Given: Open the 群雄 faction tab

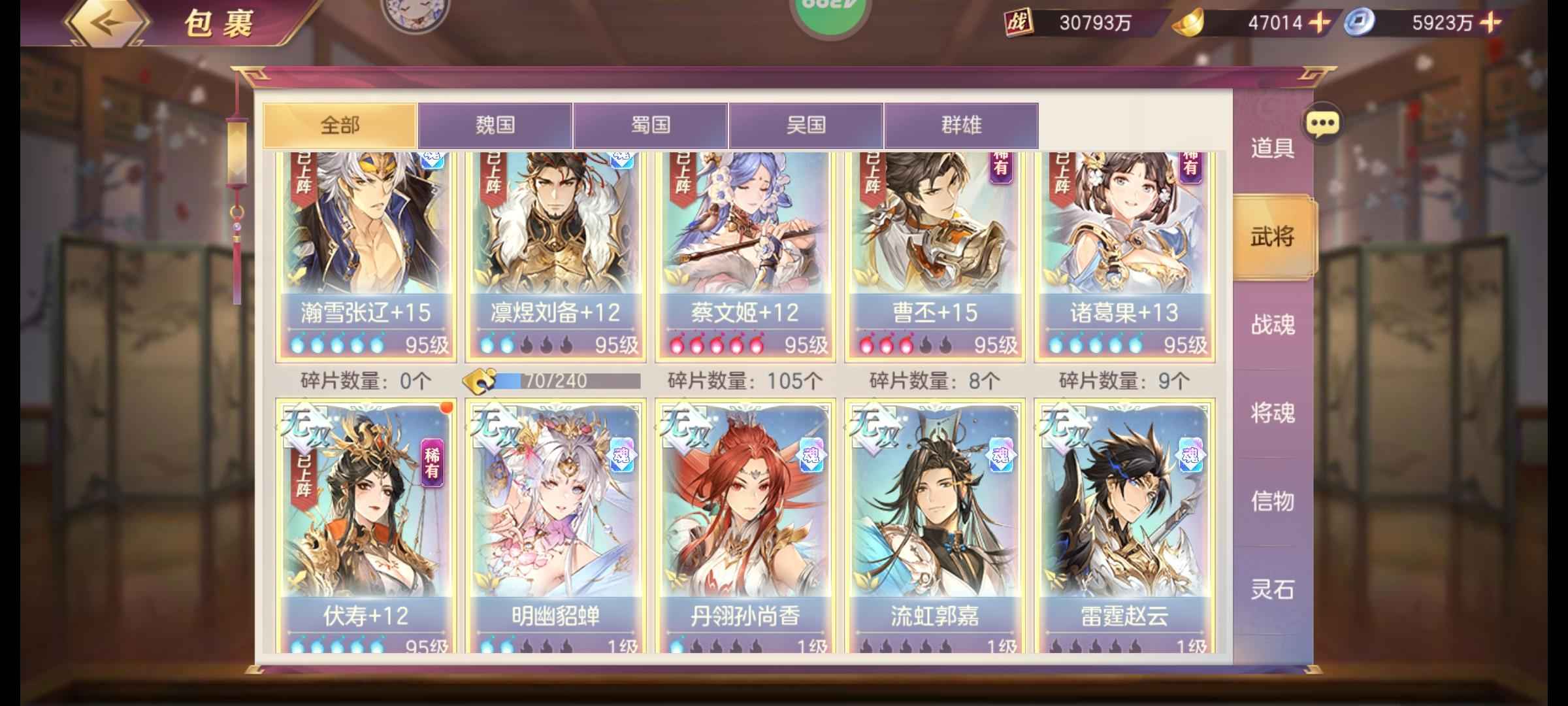Looking at the screenshot, I should 961,125.
